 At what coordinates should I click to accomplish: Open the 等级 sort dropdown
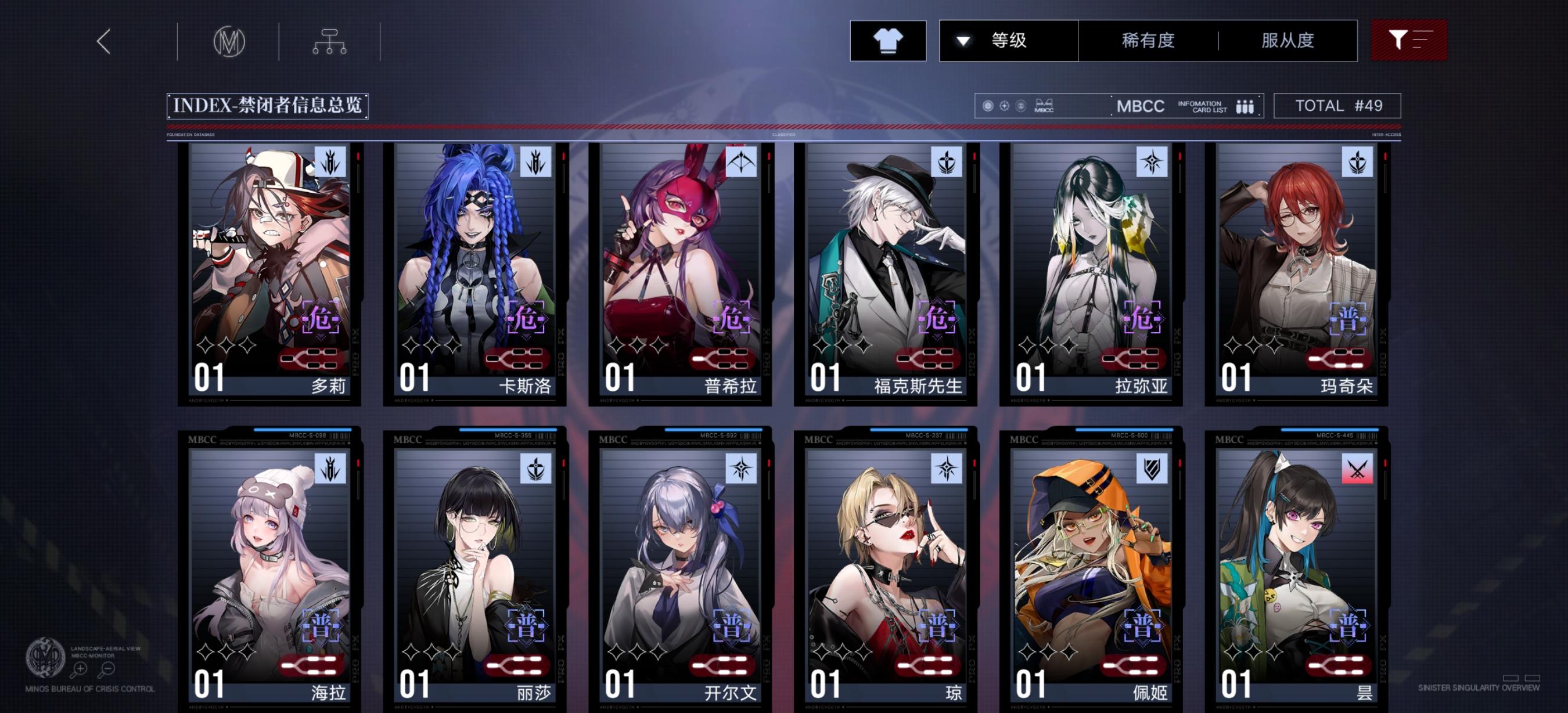[x=1008, y=40]
